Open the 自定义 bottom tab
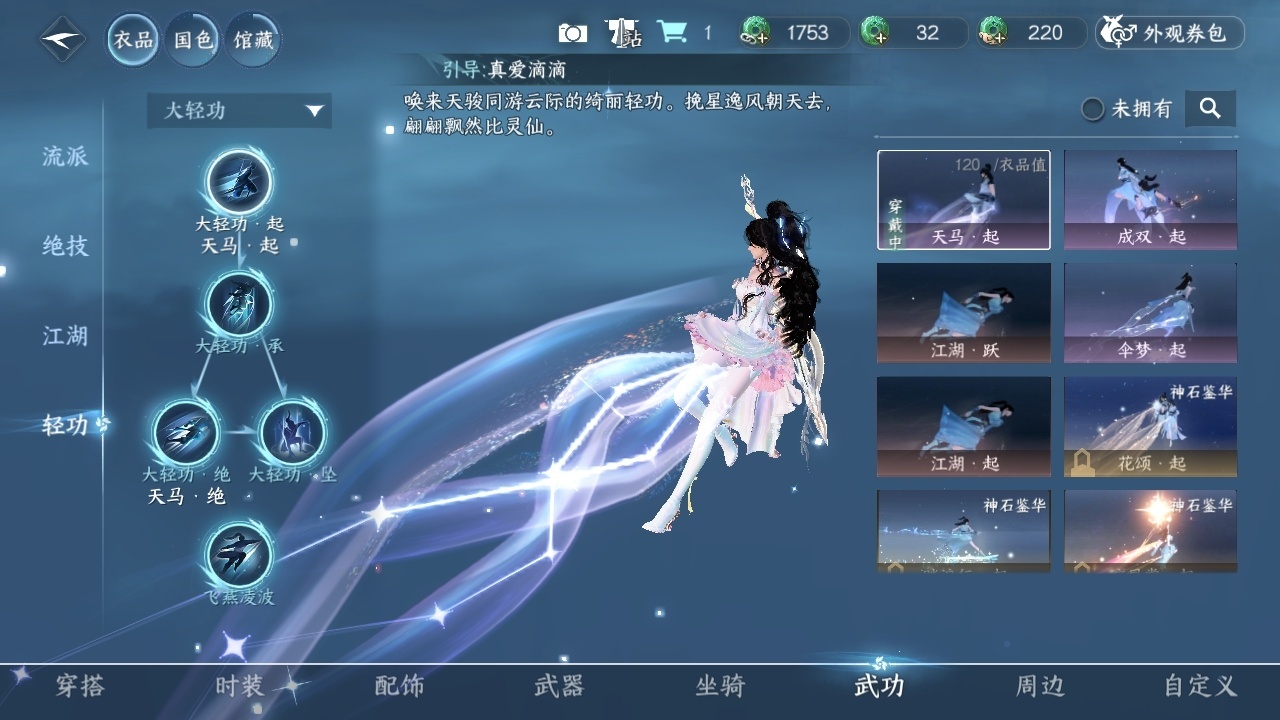 1200,686
